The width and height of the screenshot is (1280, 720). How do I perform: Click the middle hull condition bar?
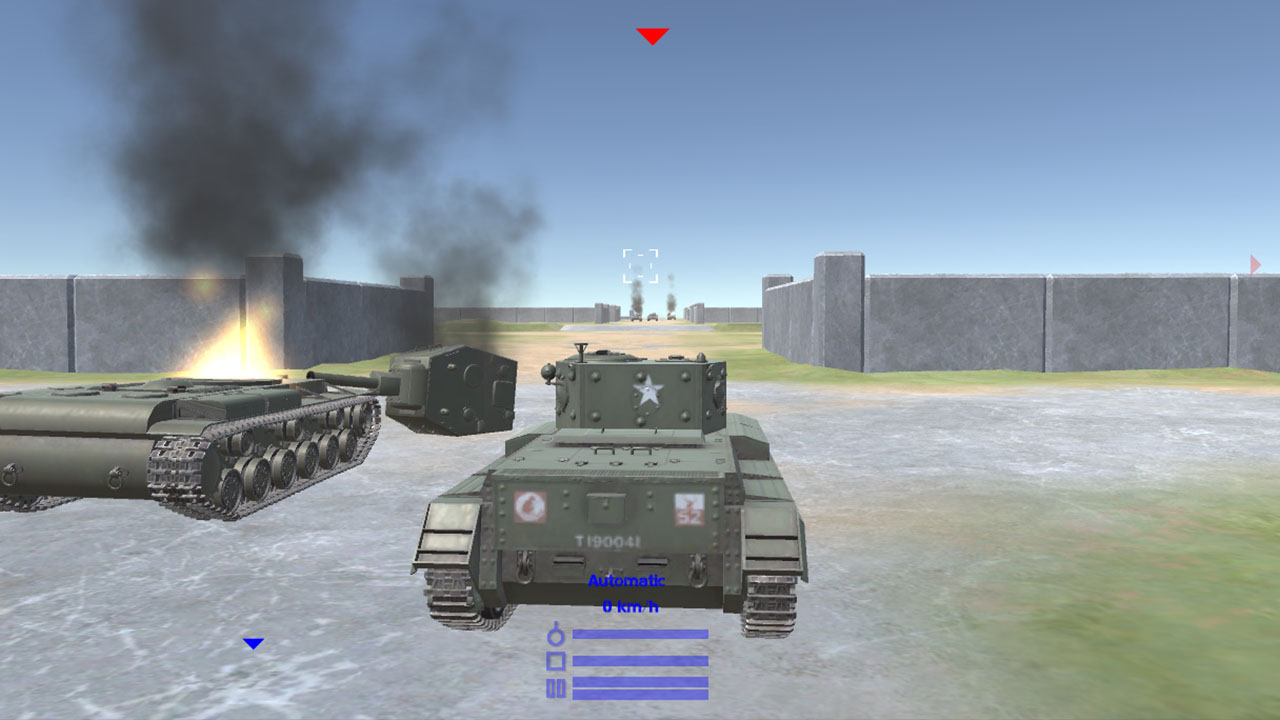640,661
